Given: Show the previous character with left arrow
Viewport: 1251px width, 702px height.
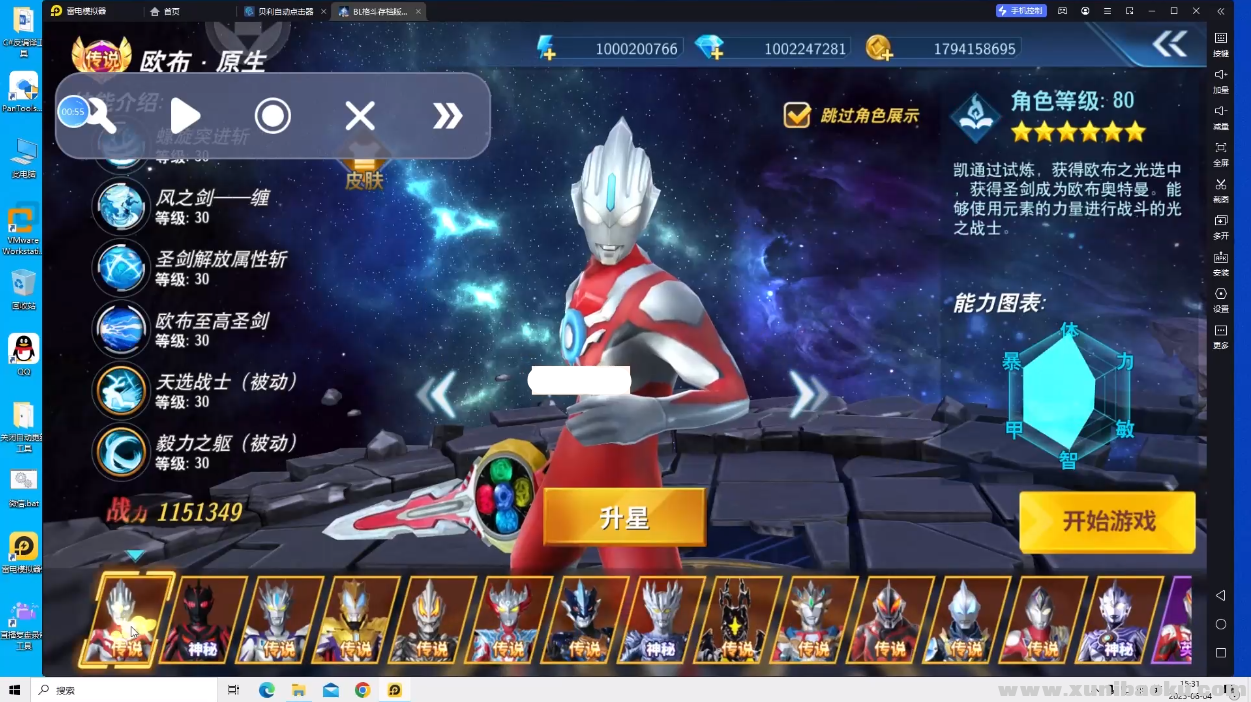Looking at the screenshot, I should click(438, 394).
